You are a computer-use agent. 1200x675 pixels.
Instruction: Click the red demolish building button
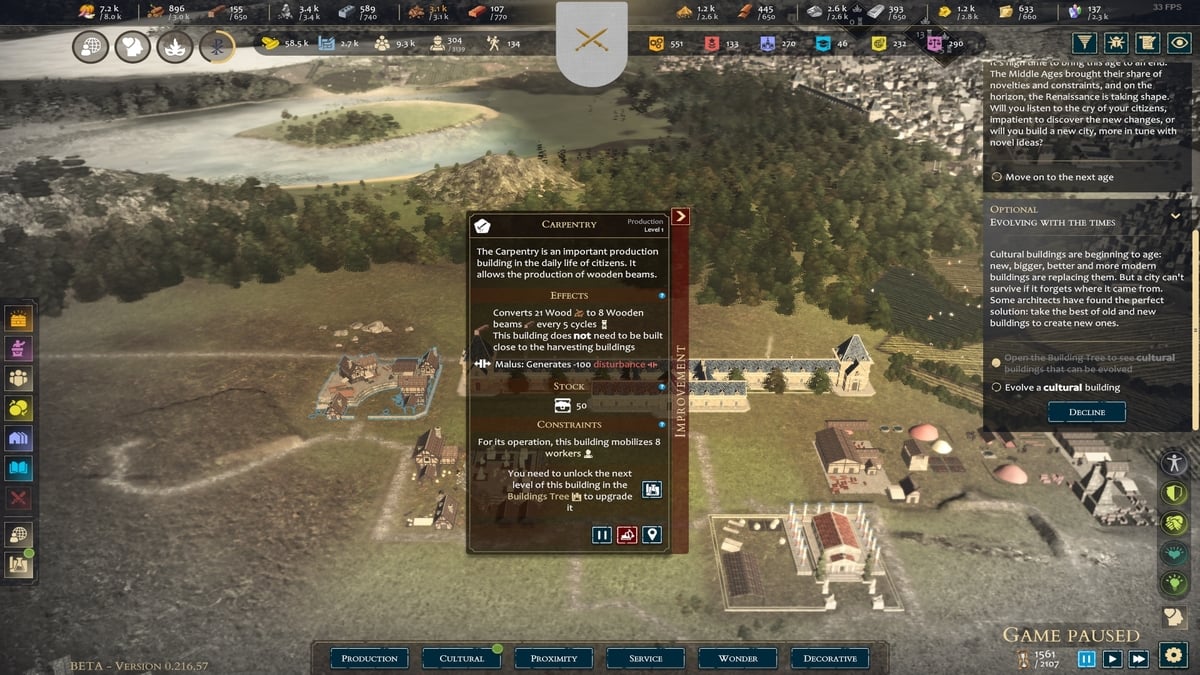(x=627, y=535)
